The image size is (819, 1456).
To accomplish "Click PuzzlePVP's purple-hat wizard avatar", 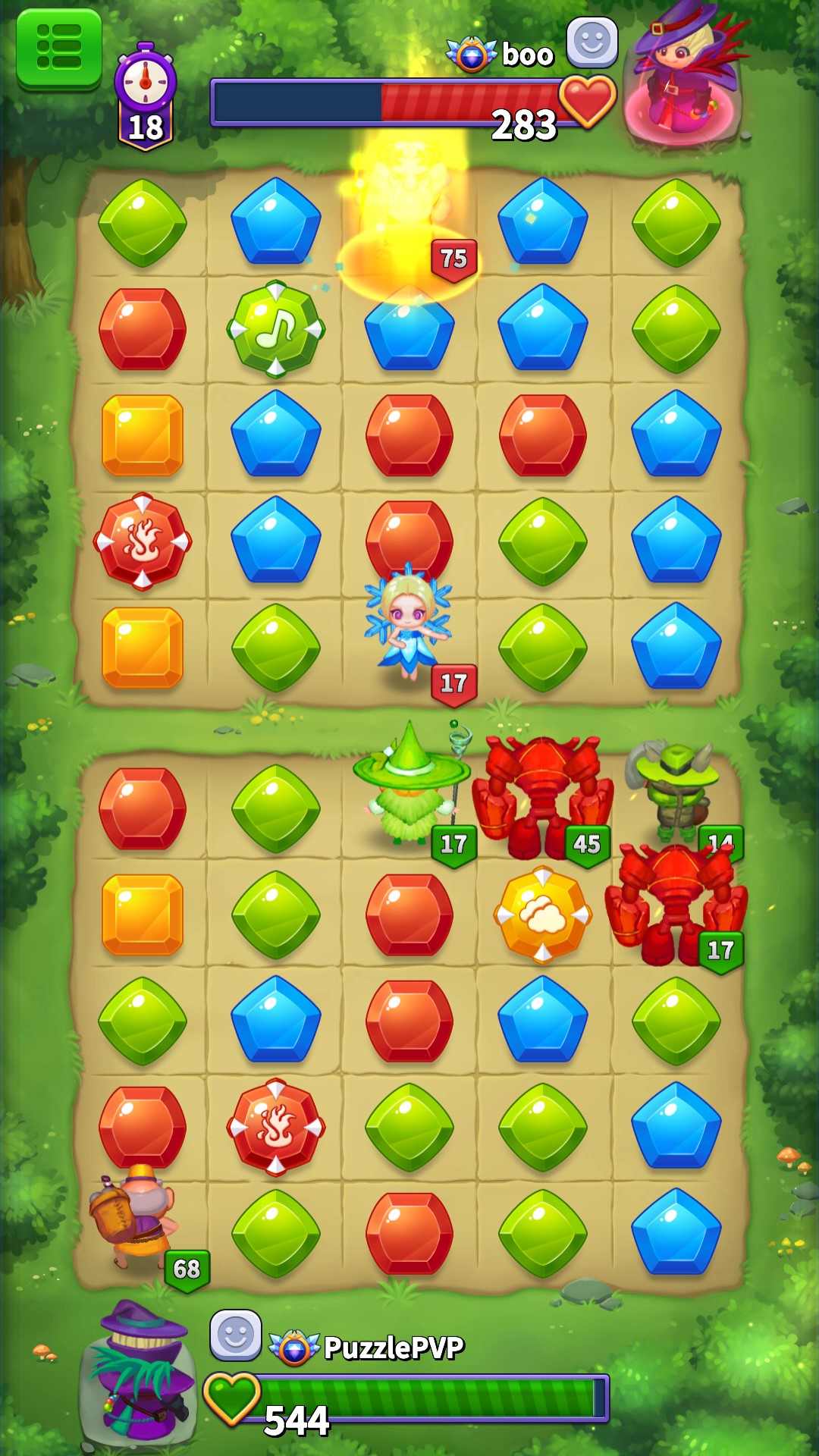I will point(140,1373).
